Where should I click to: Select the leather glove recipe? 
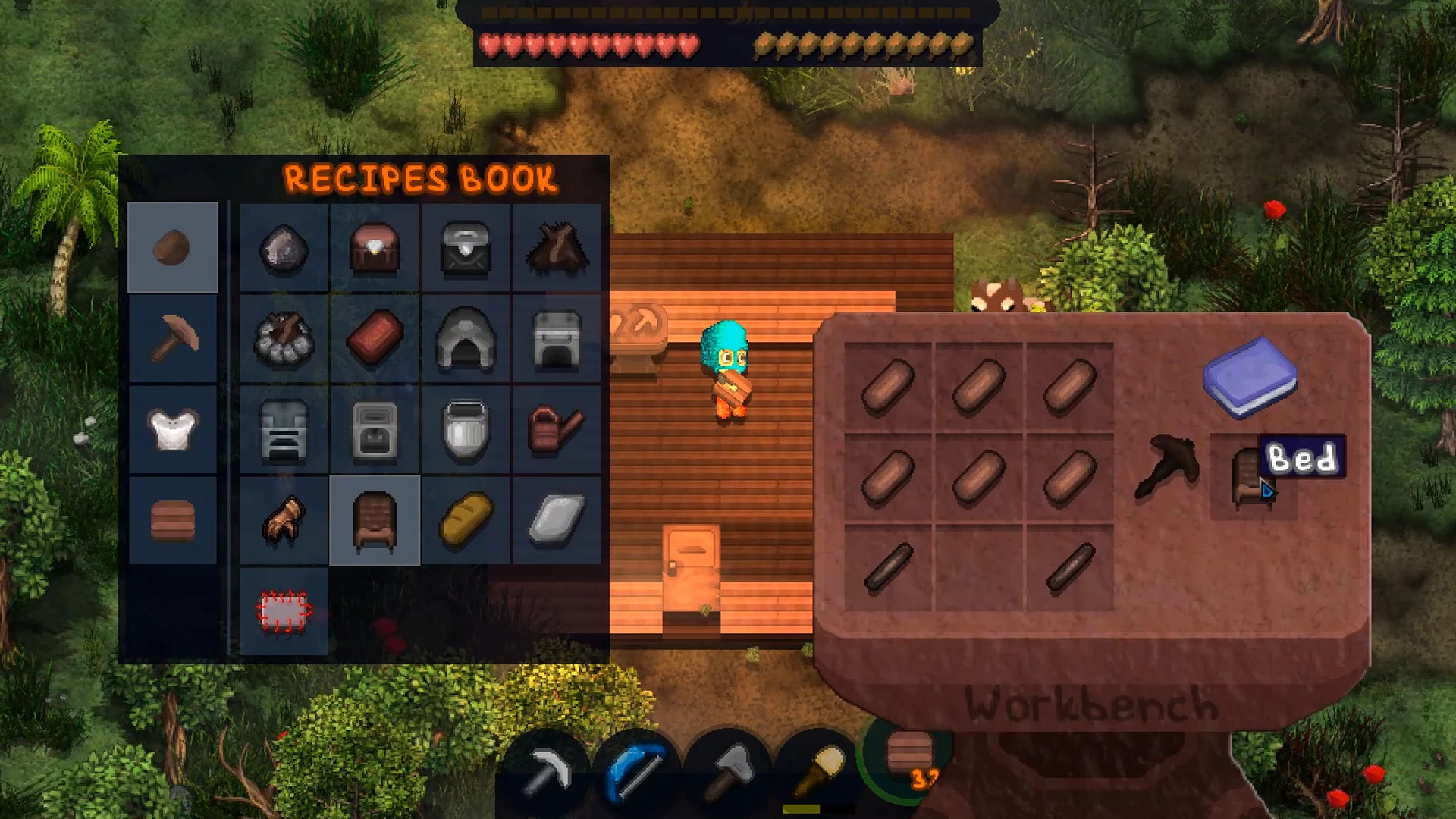(x=286, y=523)
